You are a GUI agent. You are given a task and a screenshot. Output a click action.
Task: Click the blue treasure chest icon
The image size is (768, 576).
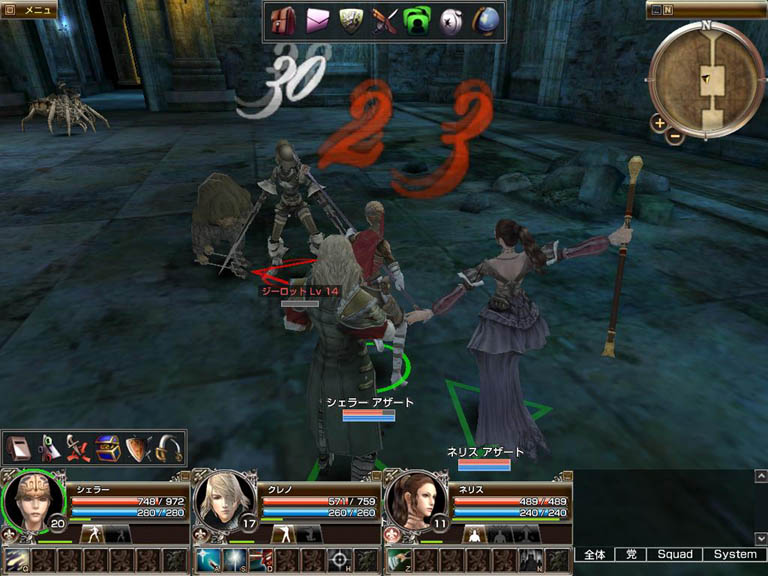point(107,448)
